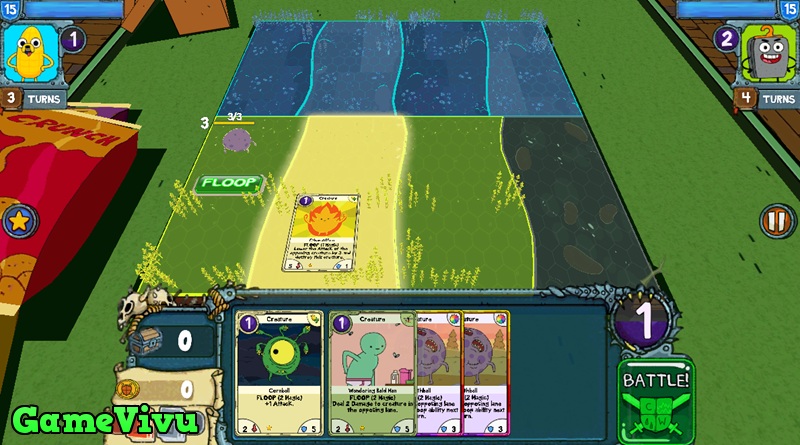This screenshot has width=800, height=445.
Task: Tap the yellow banana player avatar
Action: coord(28,53)
